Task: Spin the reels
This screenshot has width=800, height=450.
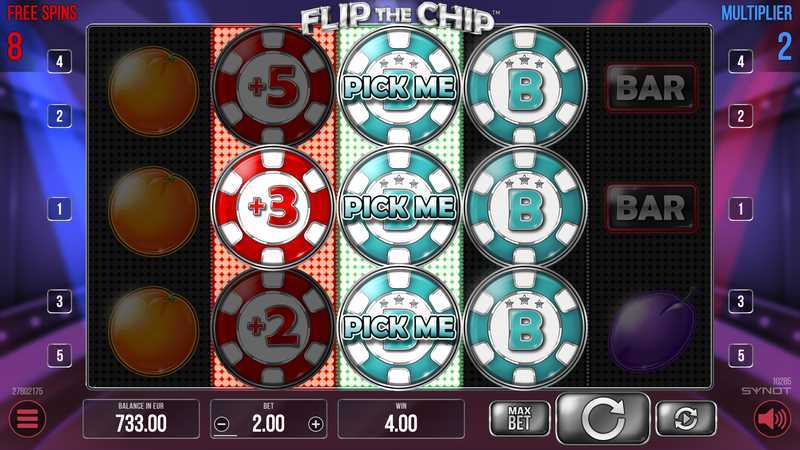Action: (603, 419)
